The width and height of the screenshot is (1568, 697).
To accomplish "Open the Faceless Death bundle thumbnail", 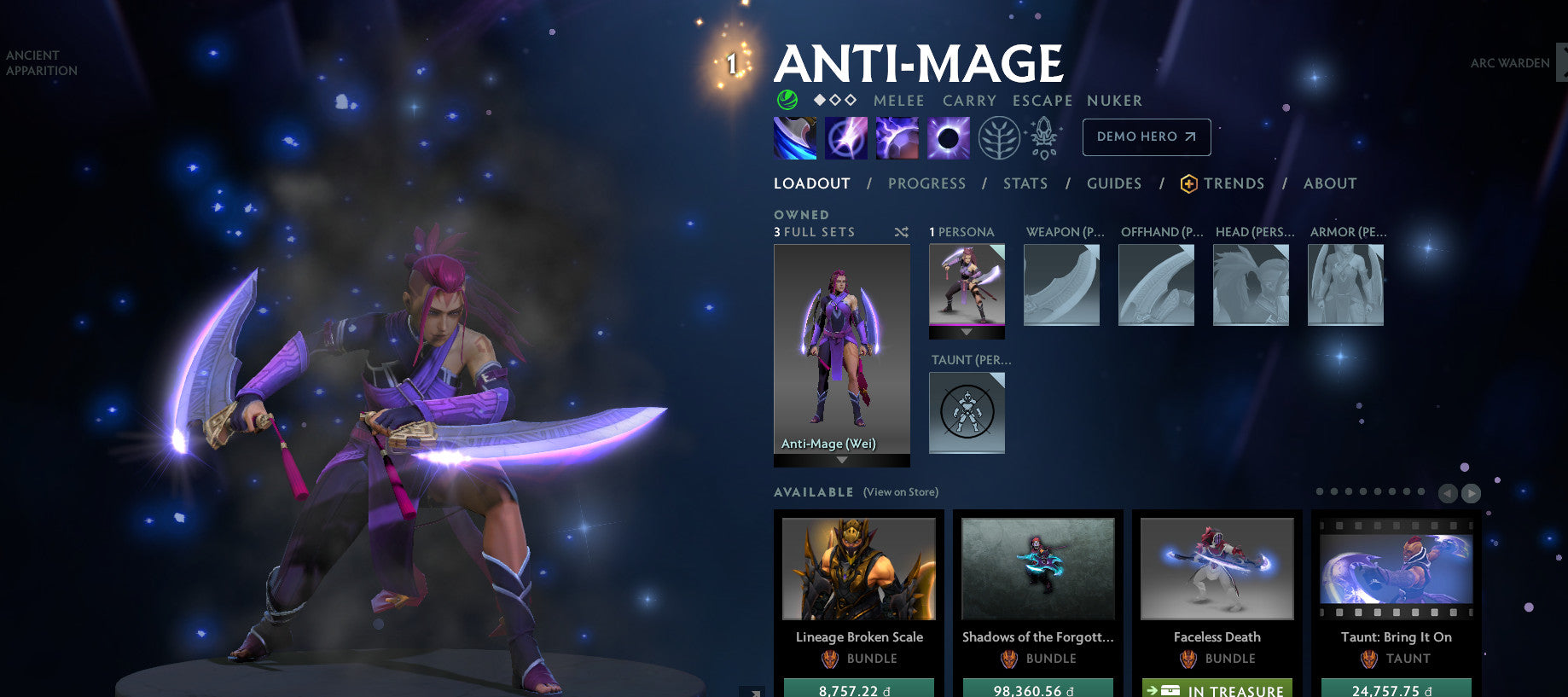I will (x=1217, y=568).
